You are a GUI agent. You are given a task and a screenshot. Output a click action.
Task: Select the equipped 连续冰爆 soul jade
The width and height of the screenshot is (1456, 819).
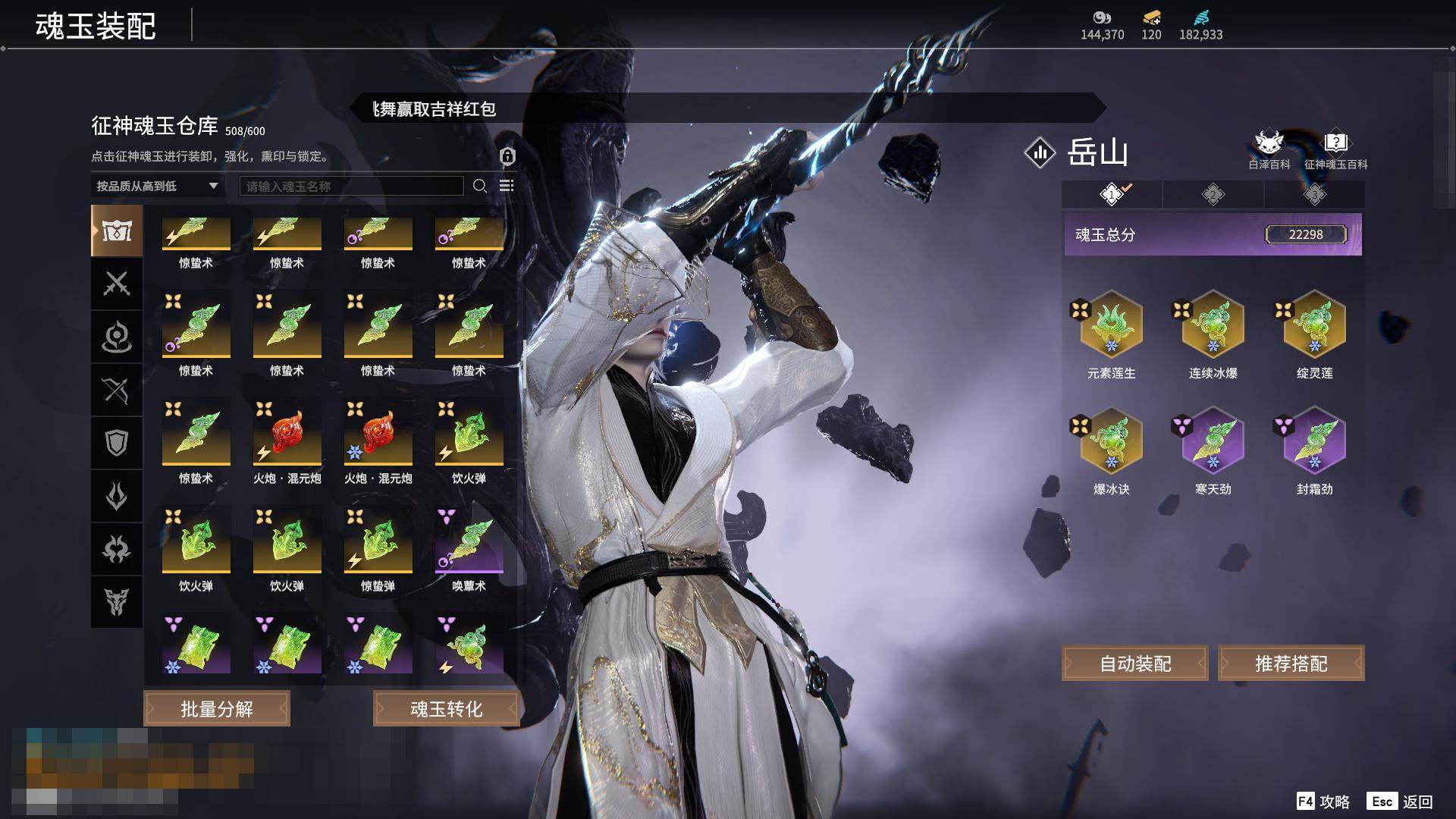[x=1213, y=326]
